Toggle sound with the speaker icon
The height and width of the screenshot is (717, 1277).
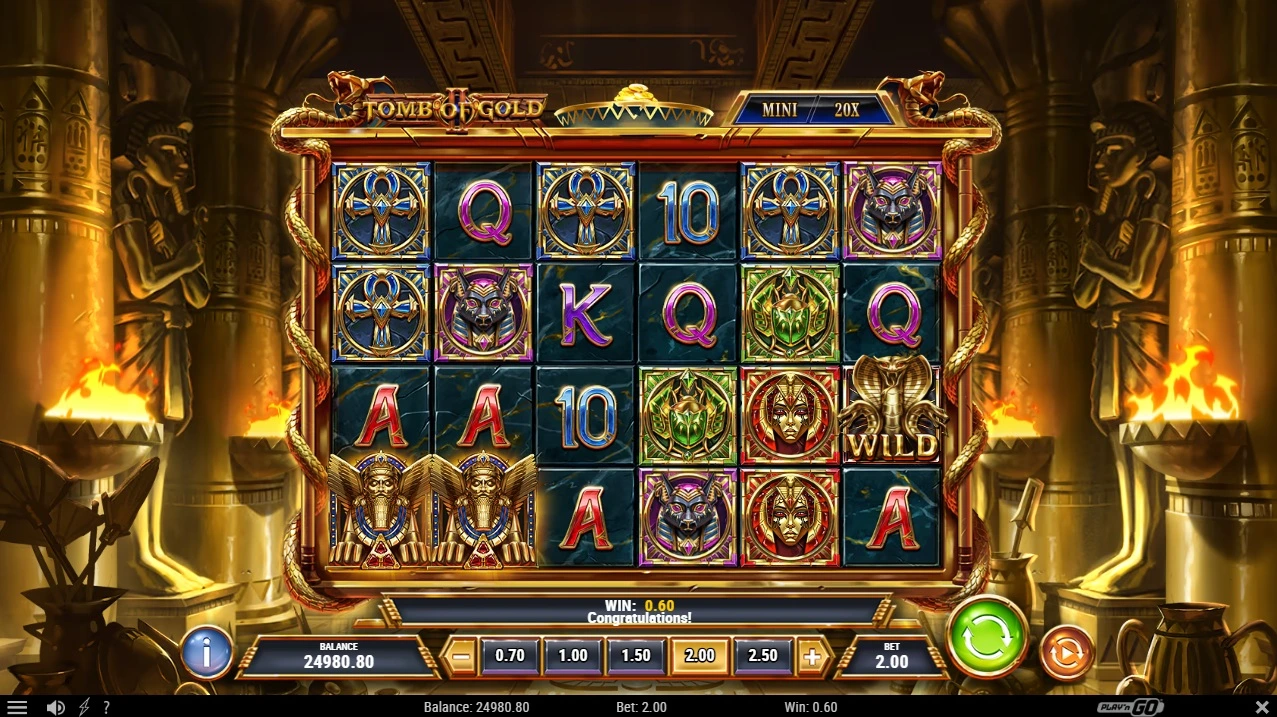click(x=56, y=707)
